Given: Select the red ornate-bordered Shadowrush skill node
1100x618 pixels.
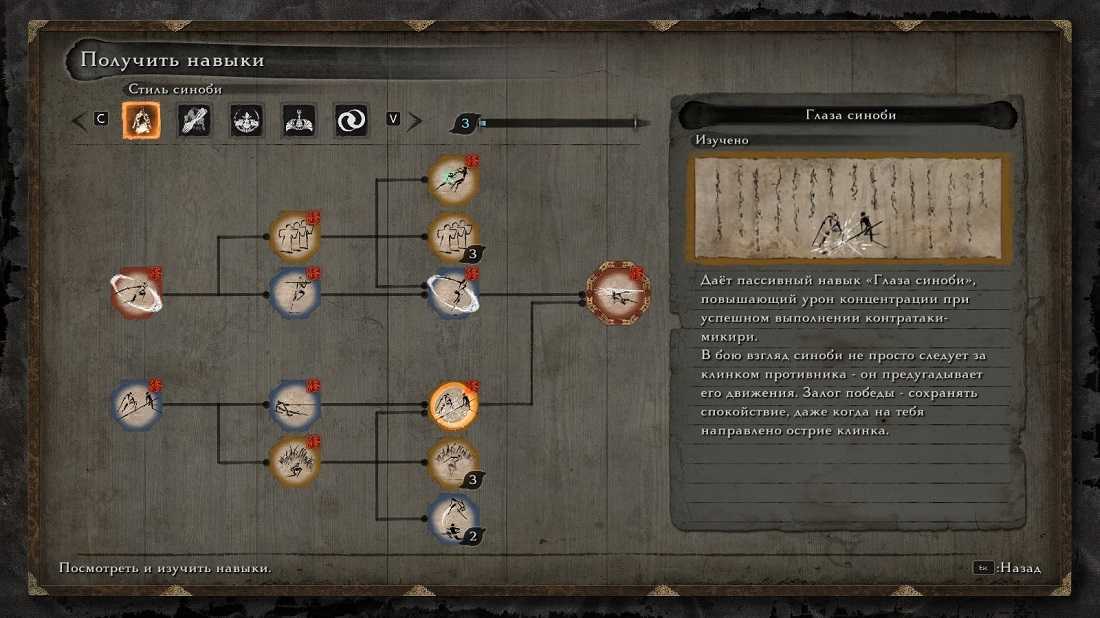Looking at the screenshot, I should click(618, 293).
